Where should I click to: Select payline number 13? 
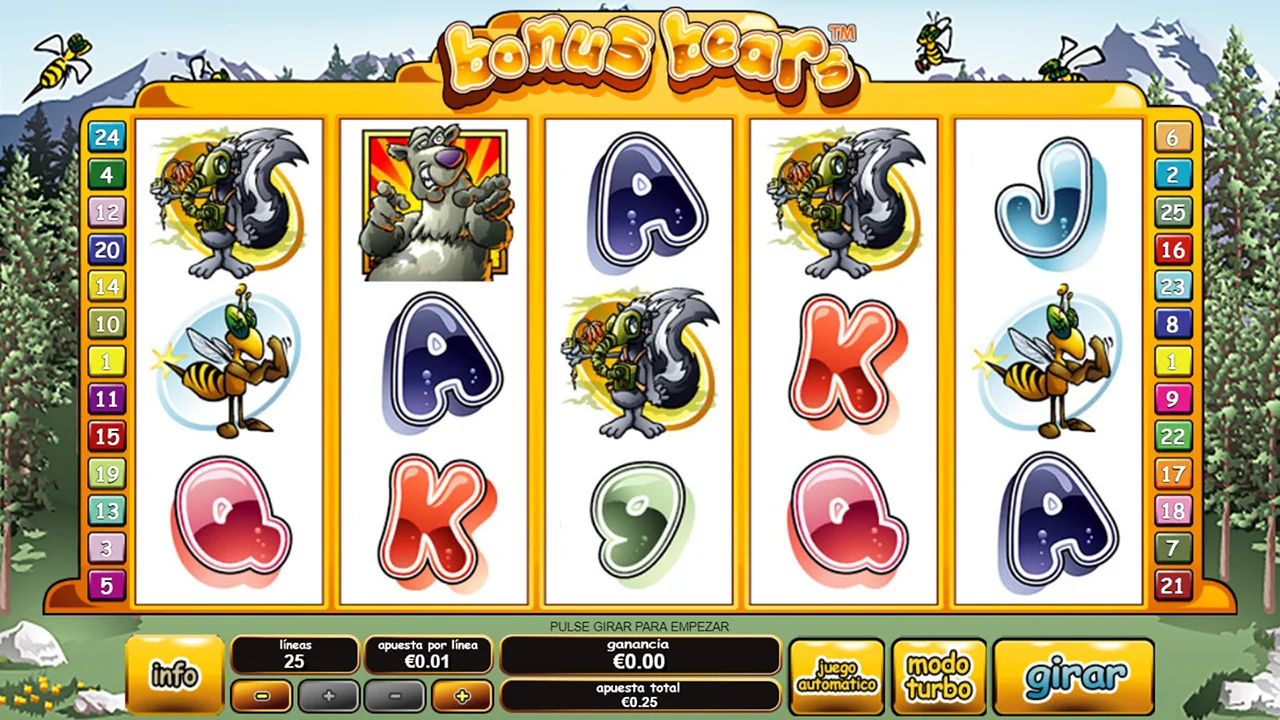[107, 510]
